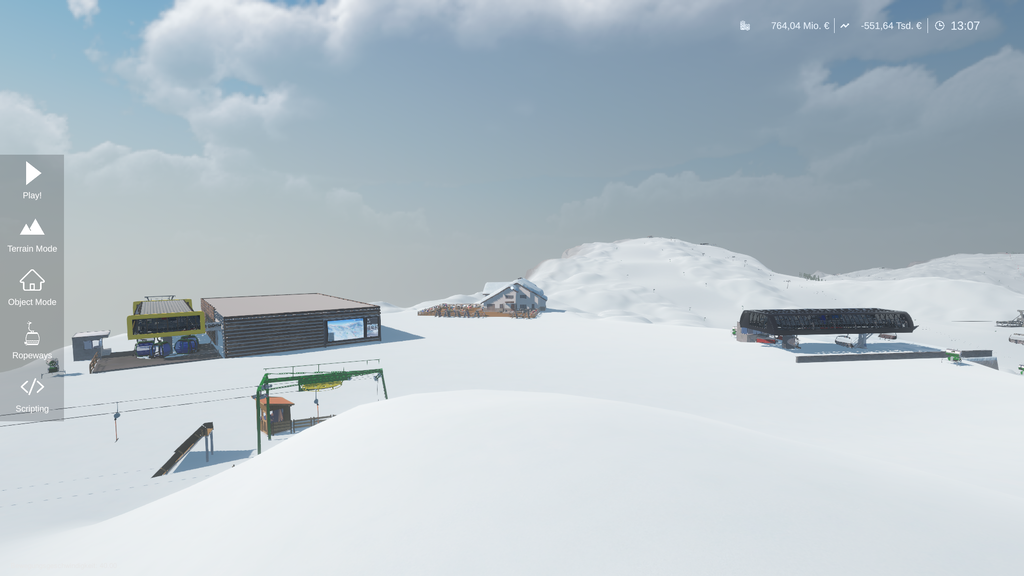The image size is (1024, 576).
Task: Open the Scripting panel
Action: [x=32, y=393]
